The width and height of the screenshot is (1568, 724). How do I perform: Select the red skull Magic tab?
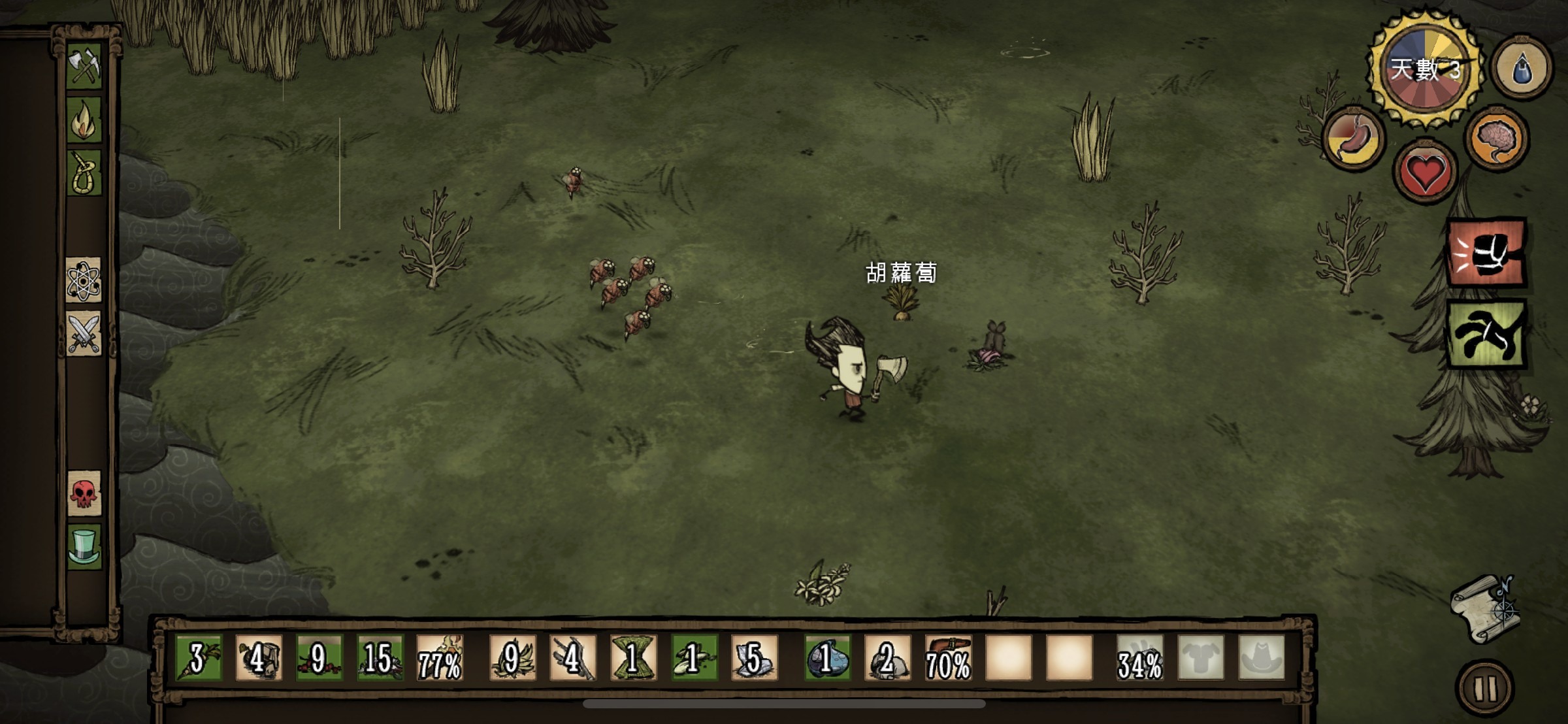click(84, 493)
